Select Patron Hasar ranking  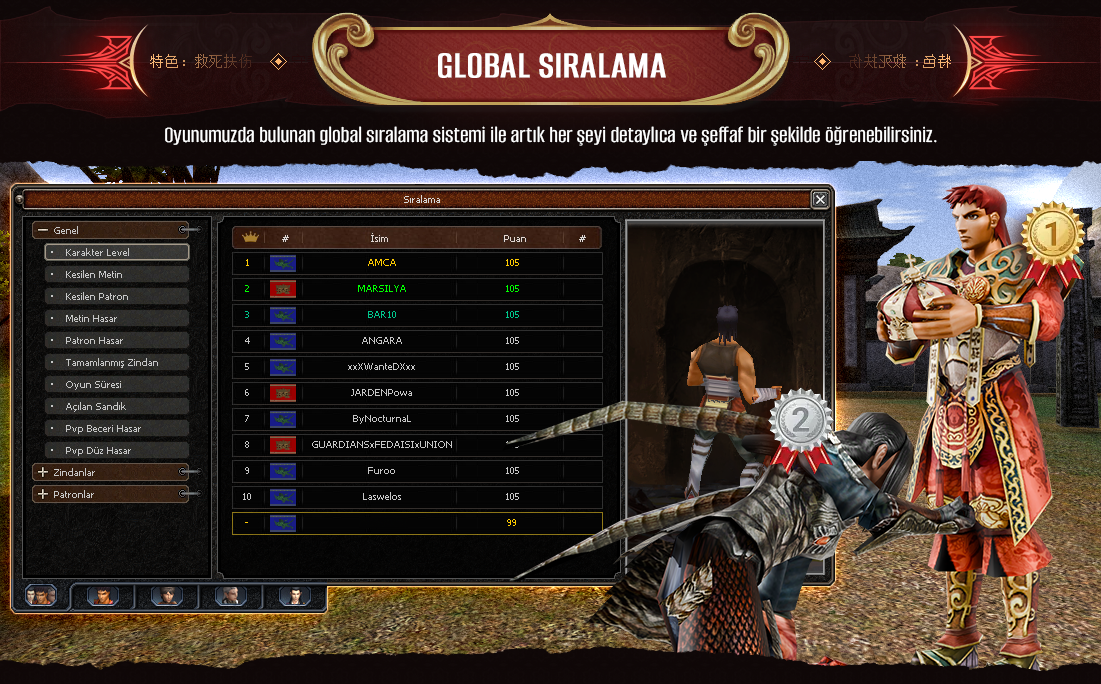117,341
